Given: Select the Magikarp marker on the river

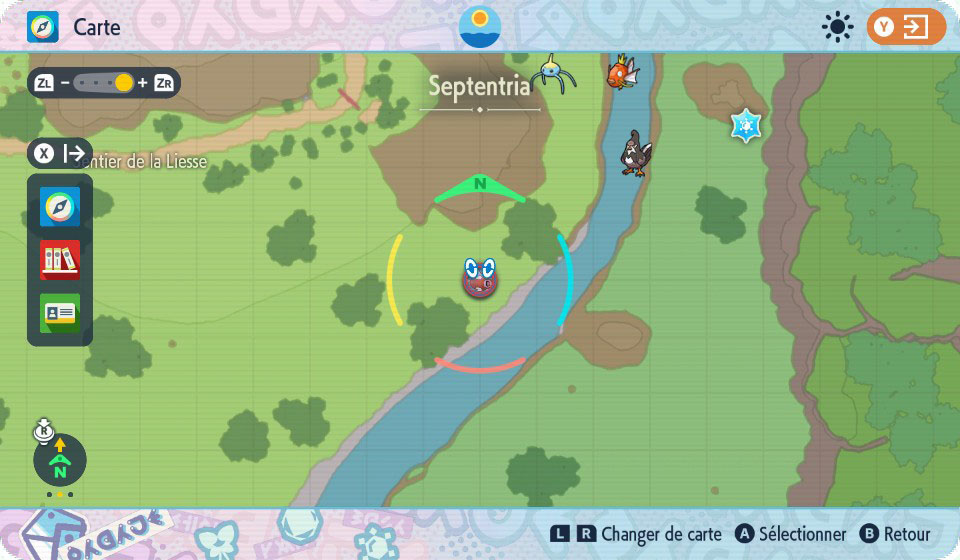Looking at the screenshot, I should pos(621,71).
